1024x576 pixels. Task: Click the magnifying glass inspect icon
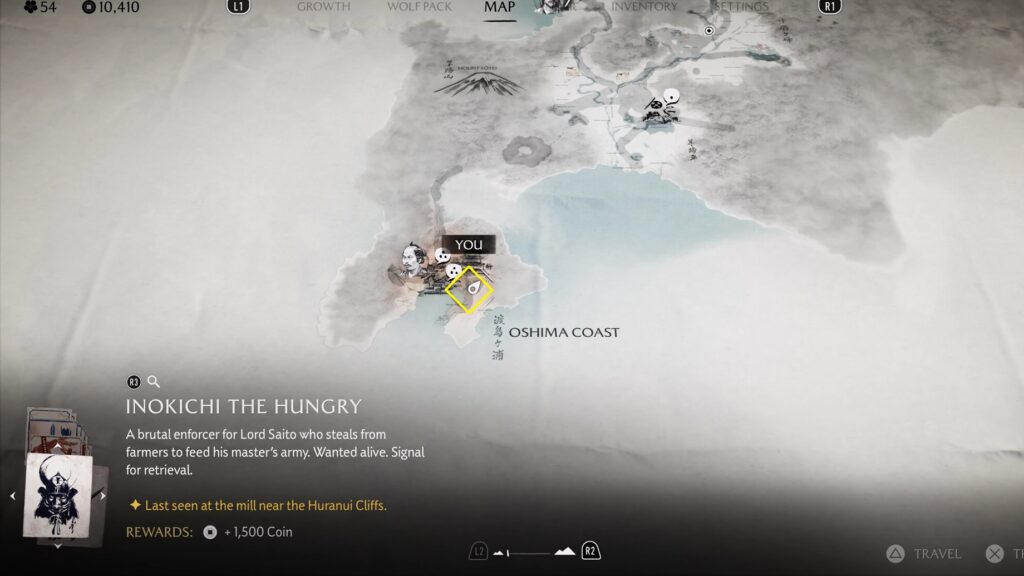pos(153,381)
